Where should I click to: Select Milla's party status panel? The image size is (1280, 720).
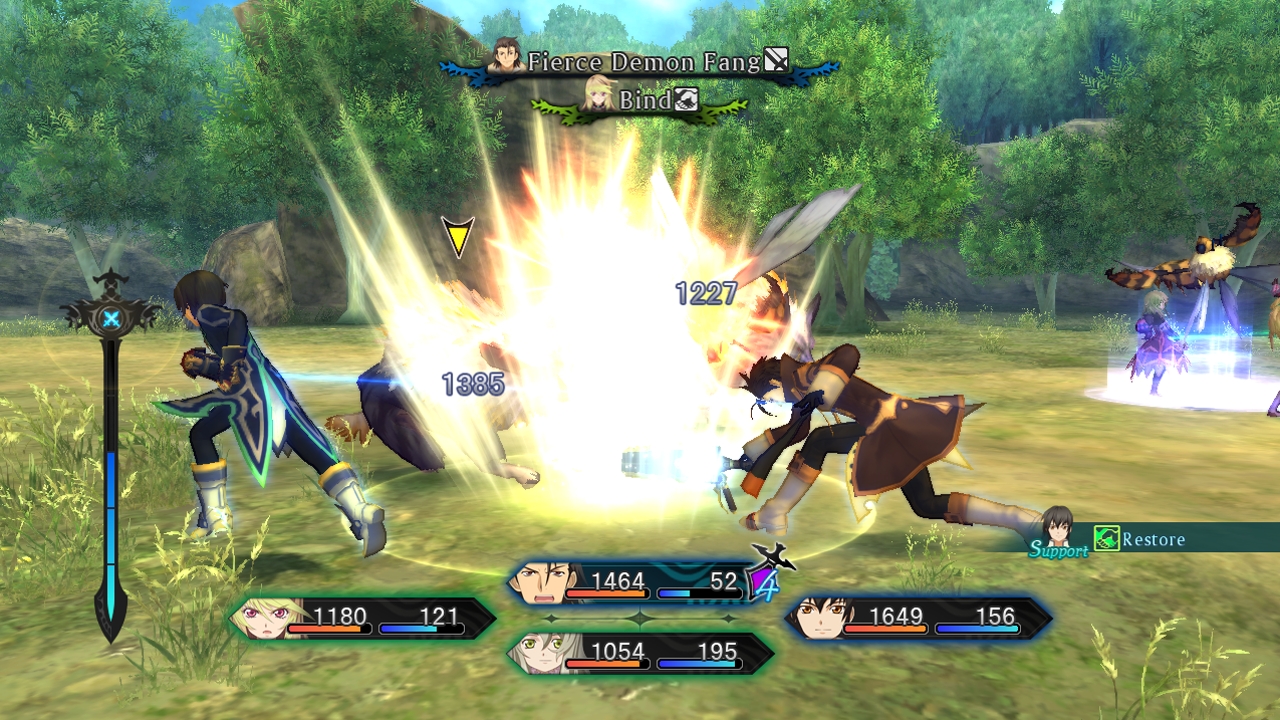364,618
